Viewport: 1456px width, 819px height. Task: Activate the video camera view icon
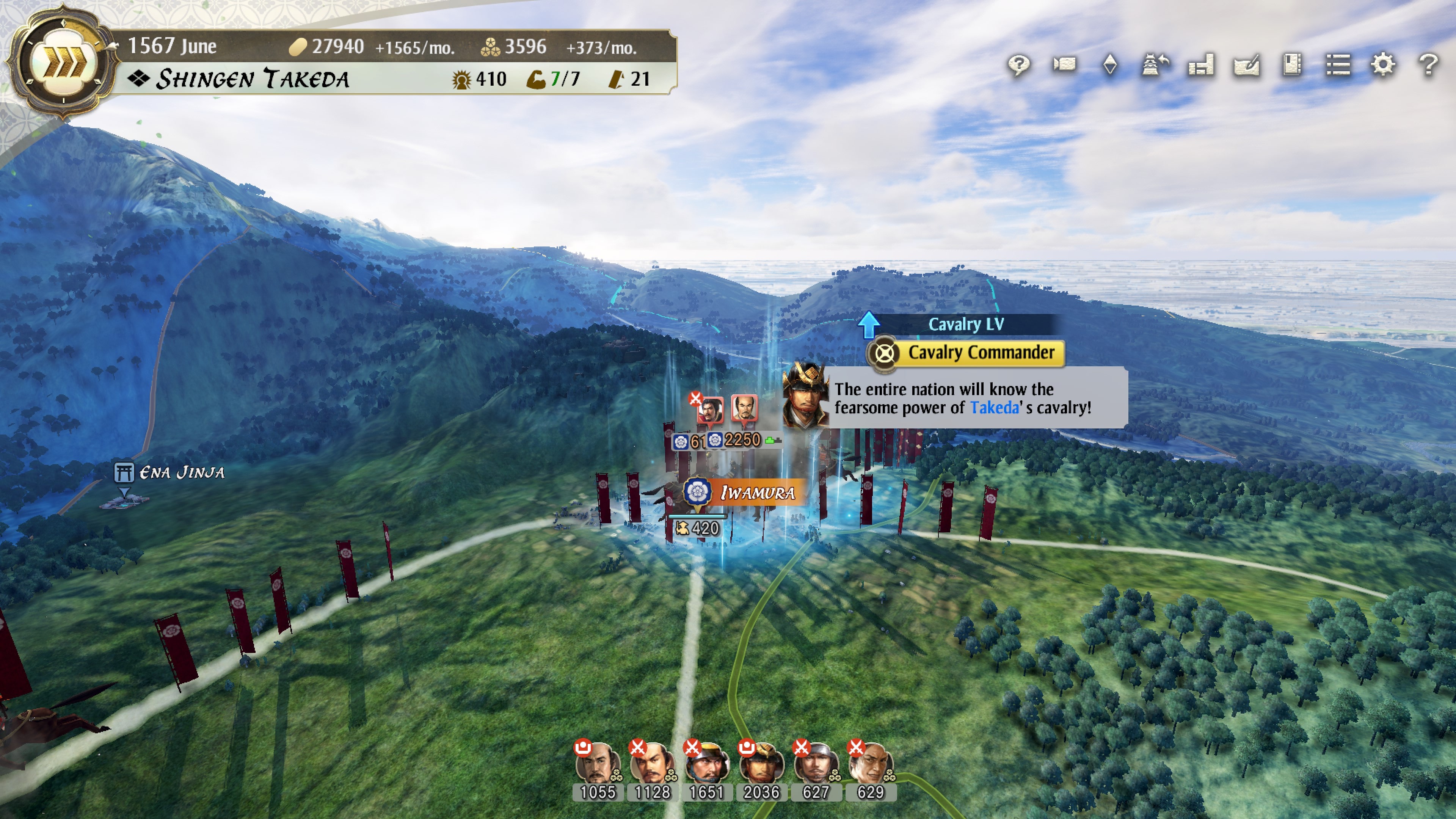(1064, 64)
